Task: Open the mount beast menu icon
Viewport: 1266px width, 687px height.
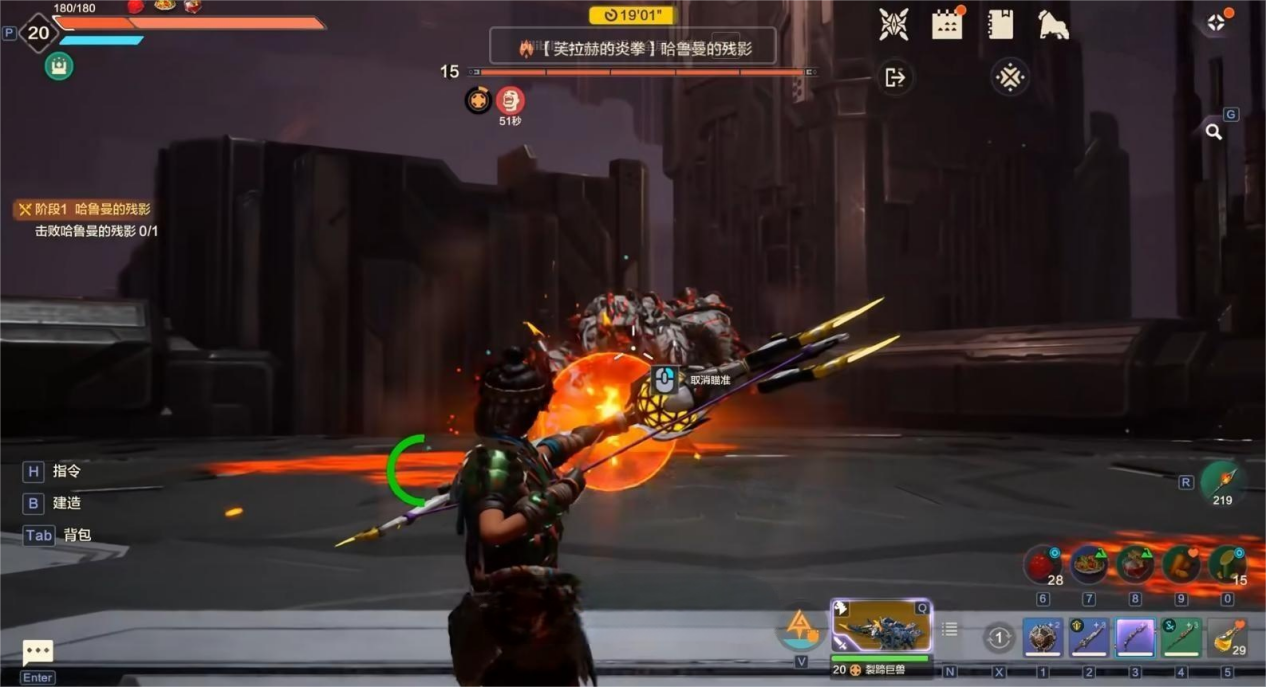Action: [x=1053, y=24]
